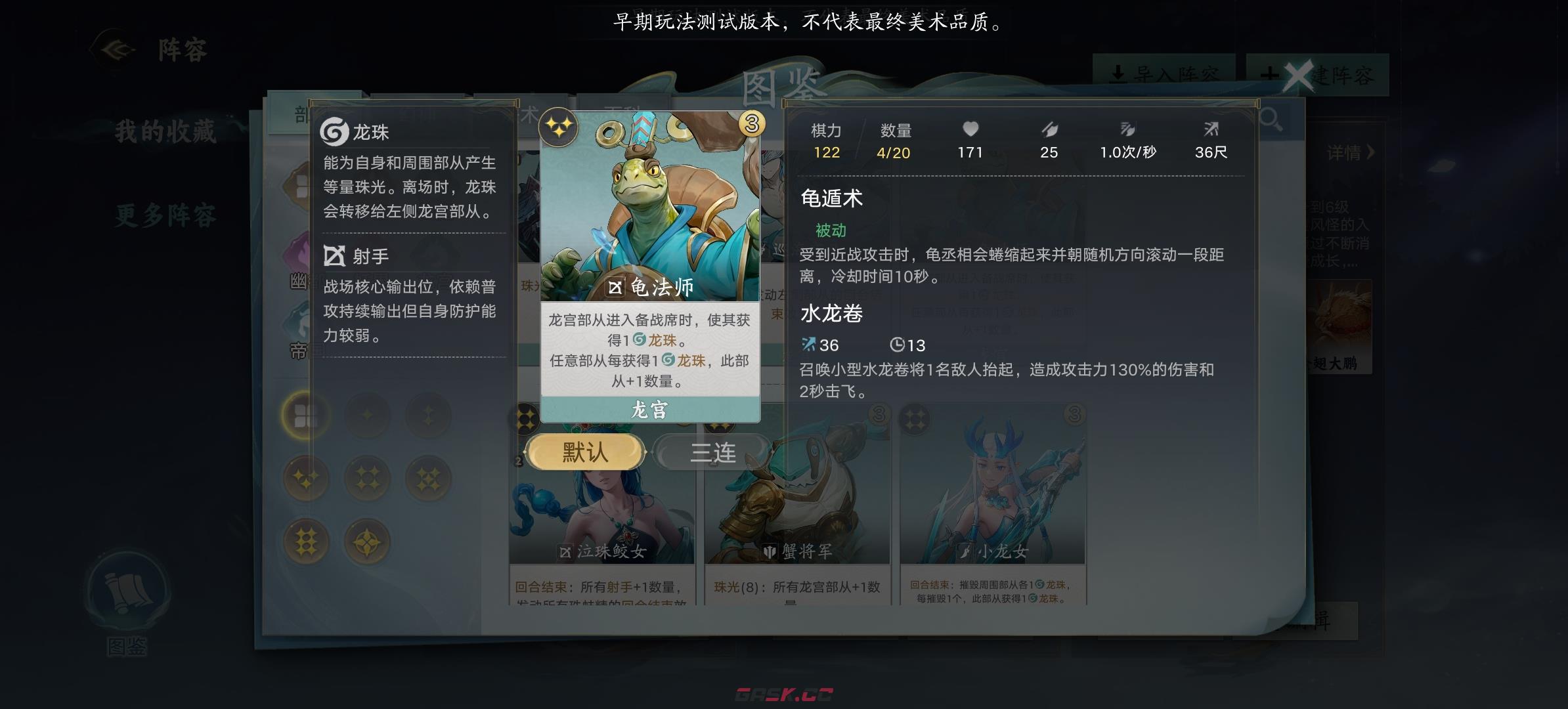
Task: Toggle the four-star rarity filter
Action: click(368, 479)
